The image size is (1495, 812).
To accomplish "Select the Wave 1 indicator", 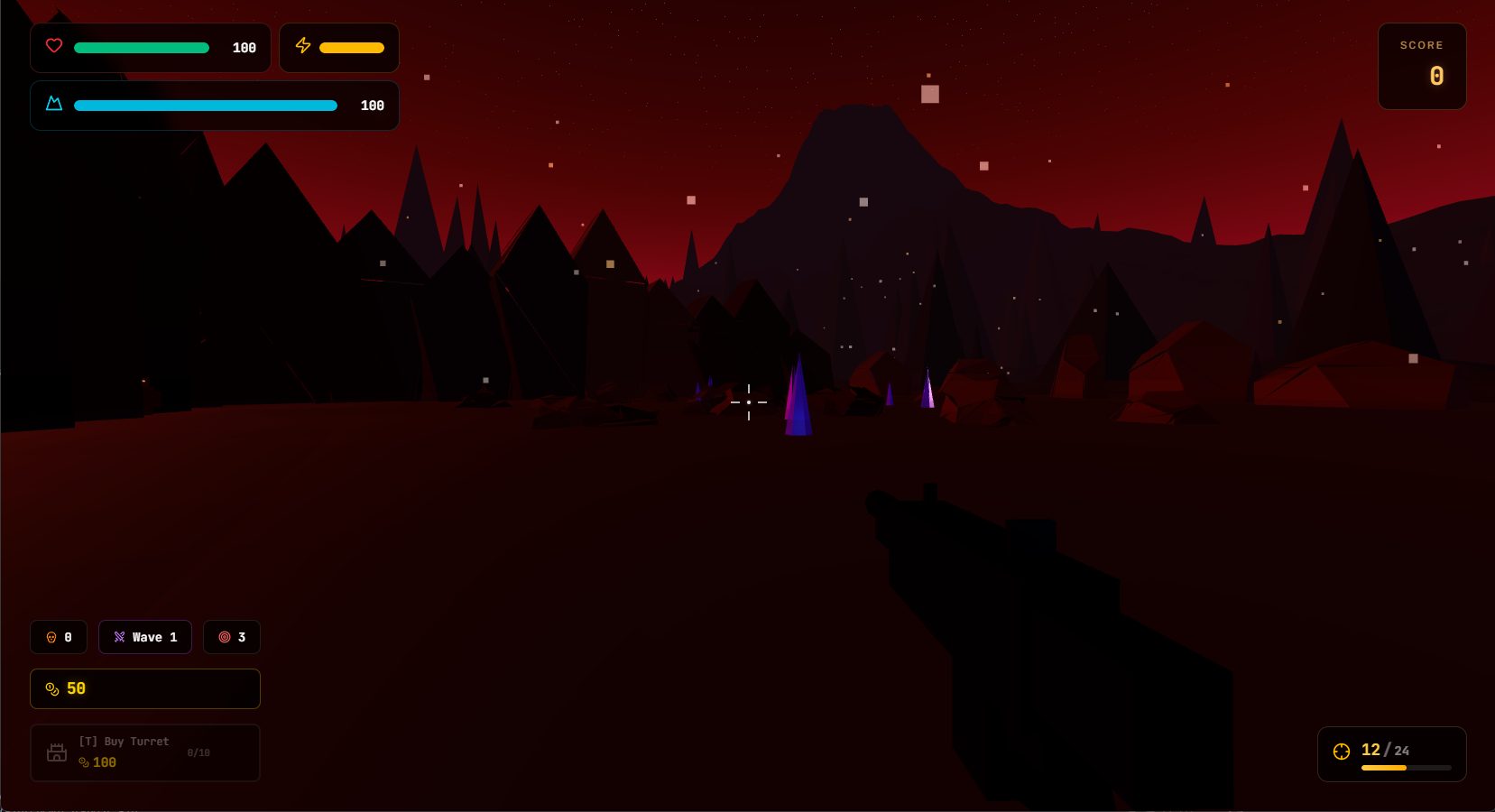I will coord(145,637).
